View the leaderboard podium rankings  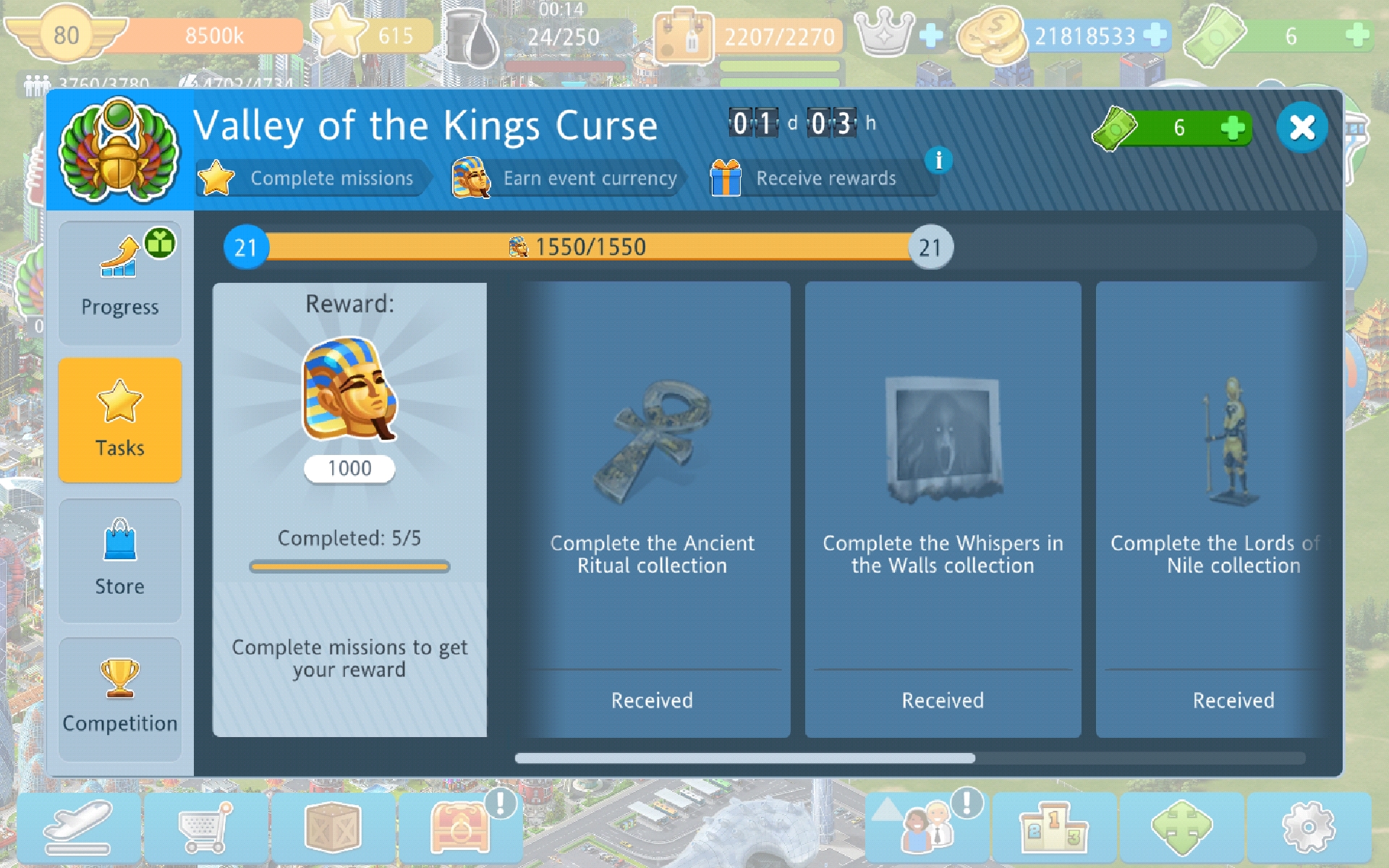1053,827
